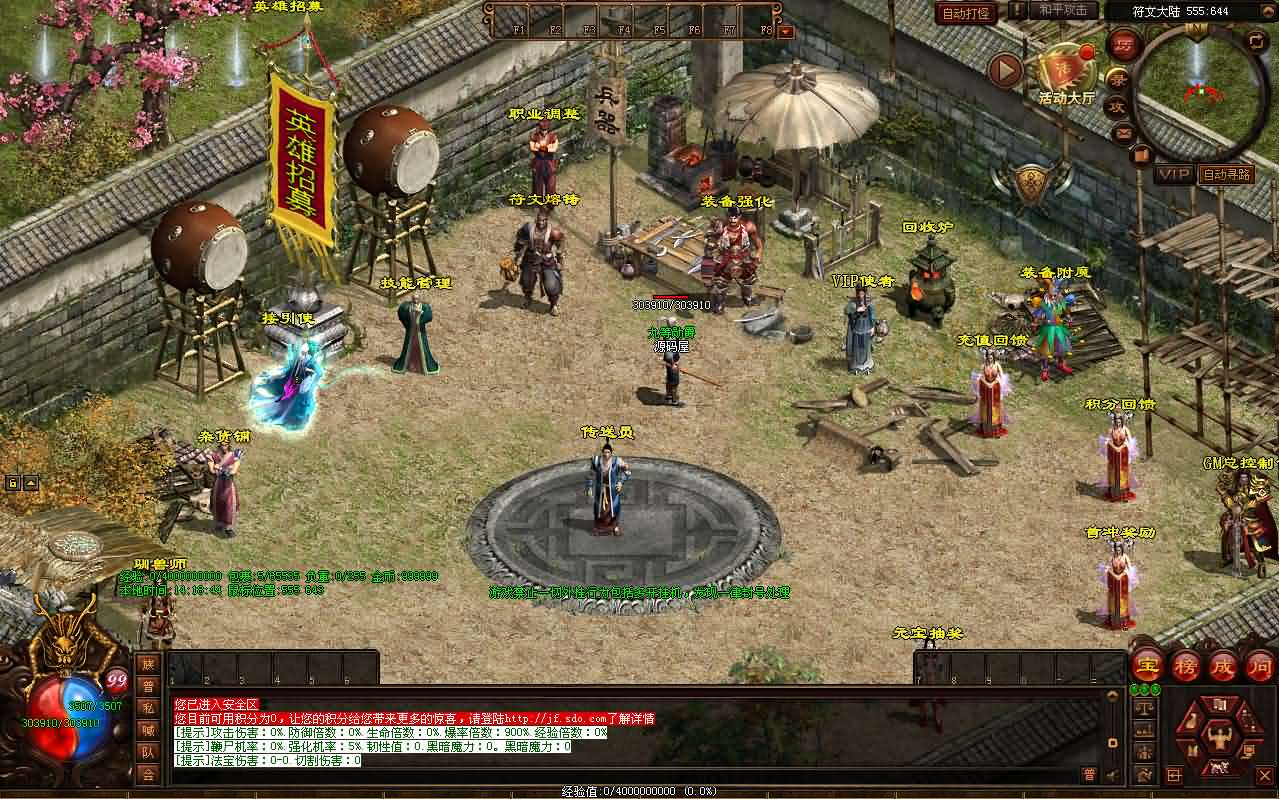Switch chat to the 队 team channel
Viewport: 1279px width, 799px height.
pyautogui.click(x=148, y=752)
